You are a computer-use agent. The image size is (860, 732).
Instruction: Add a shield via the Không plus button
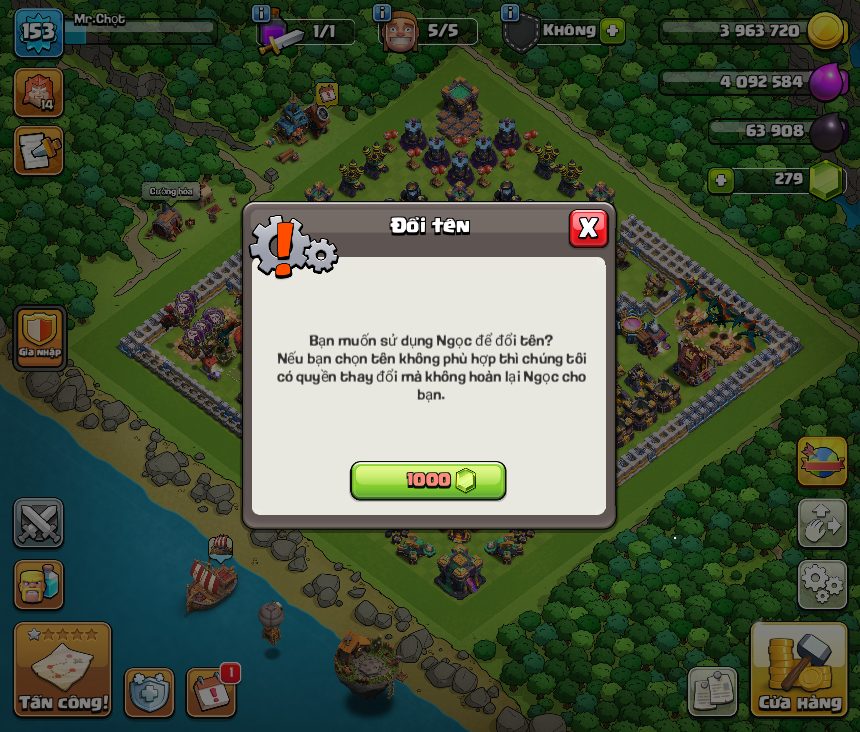tap(612, 31)
